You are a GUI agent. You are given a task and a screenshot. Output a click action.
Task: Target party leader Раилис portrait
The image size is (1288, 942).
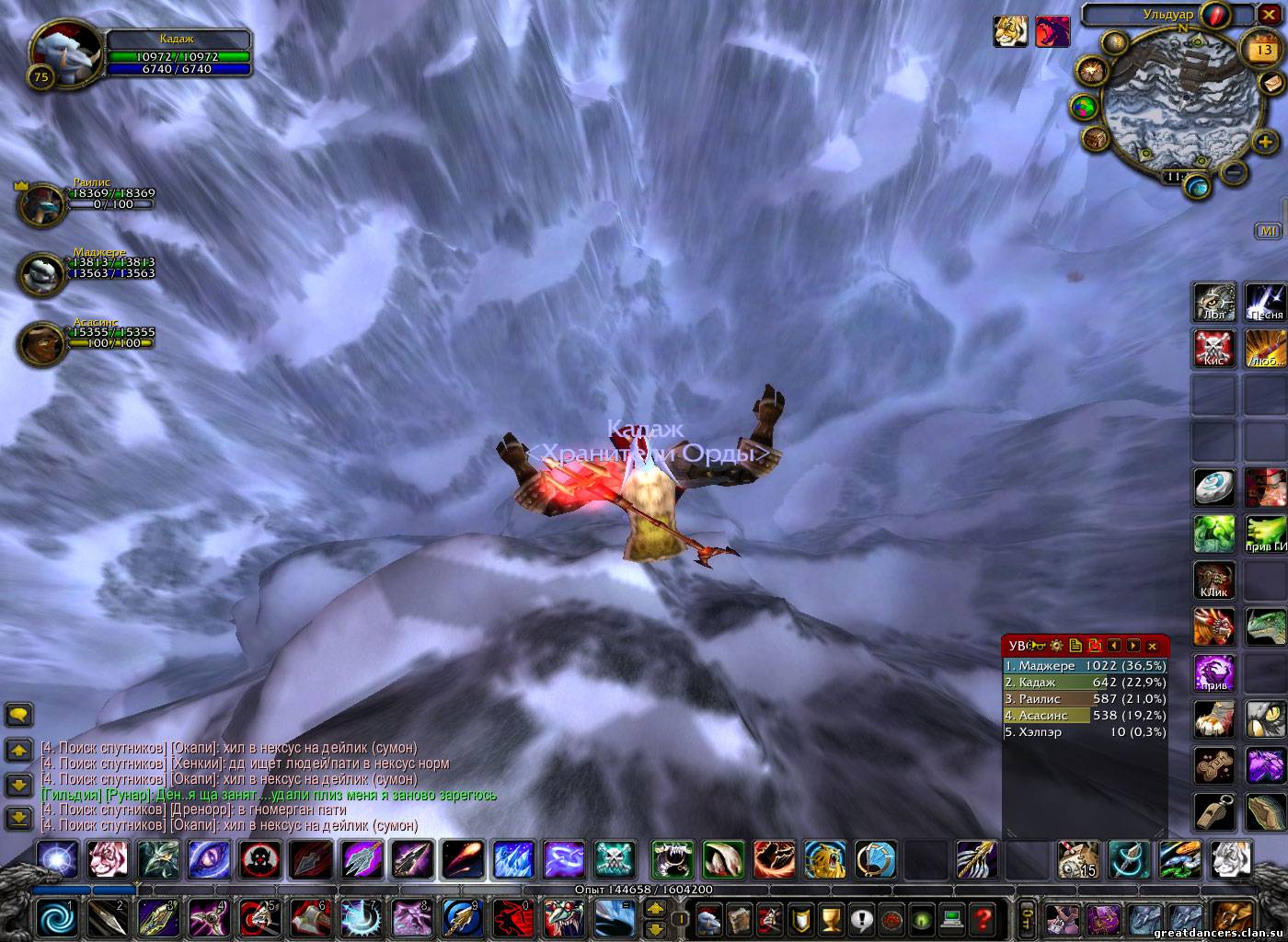[x=41, y=203]
